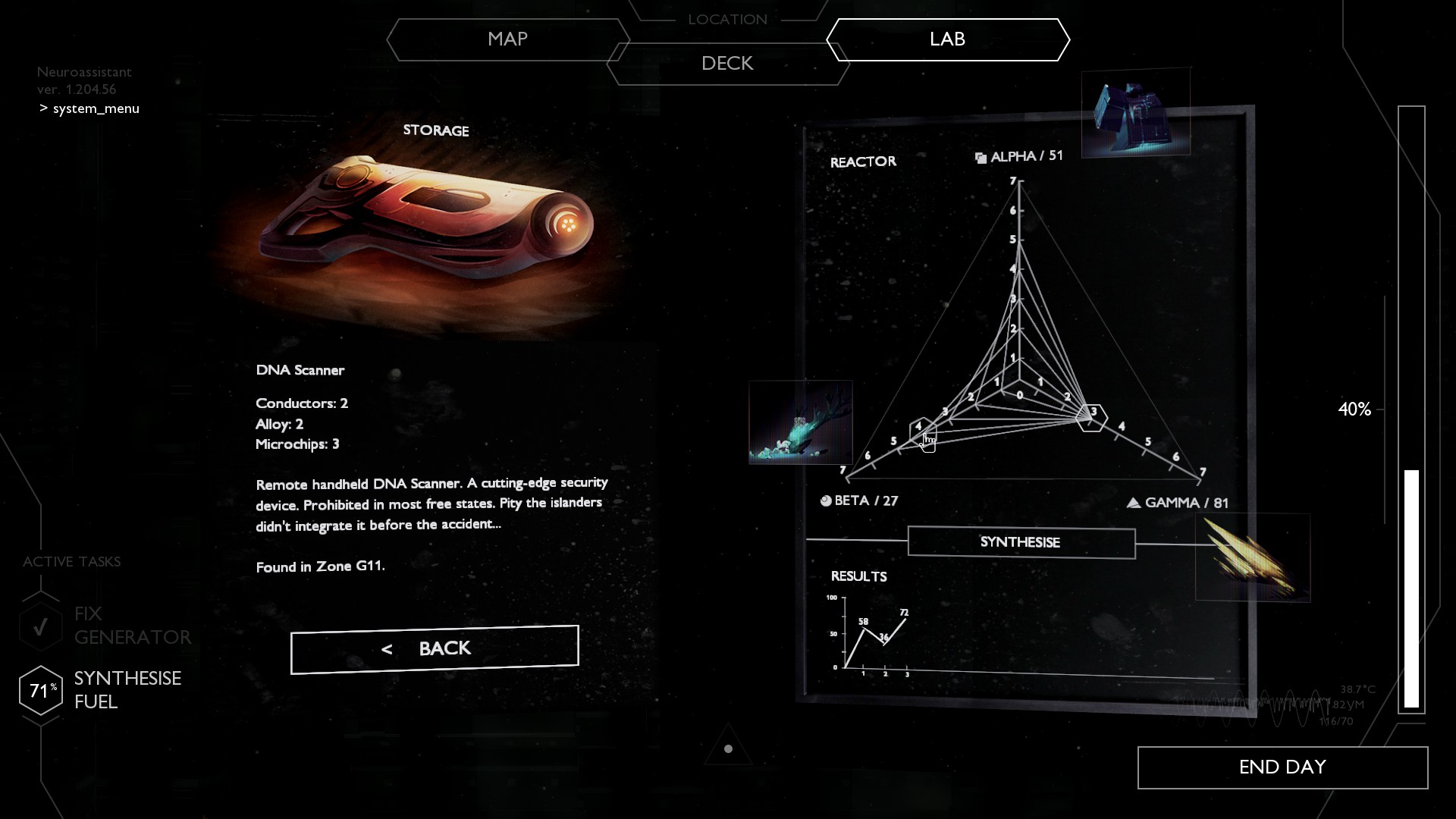Choose the Gamma crystal shards thumbnail
The height and width of the screenshot is (819, 1456).
tap(1252, 557)
